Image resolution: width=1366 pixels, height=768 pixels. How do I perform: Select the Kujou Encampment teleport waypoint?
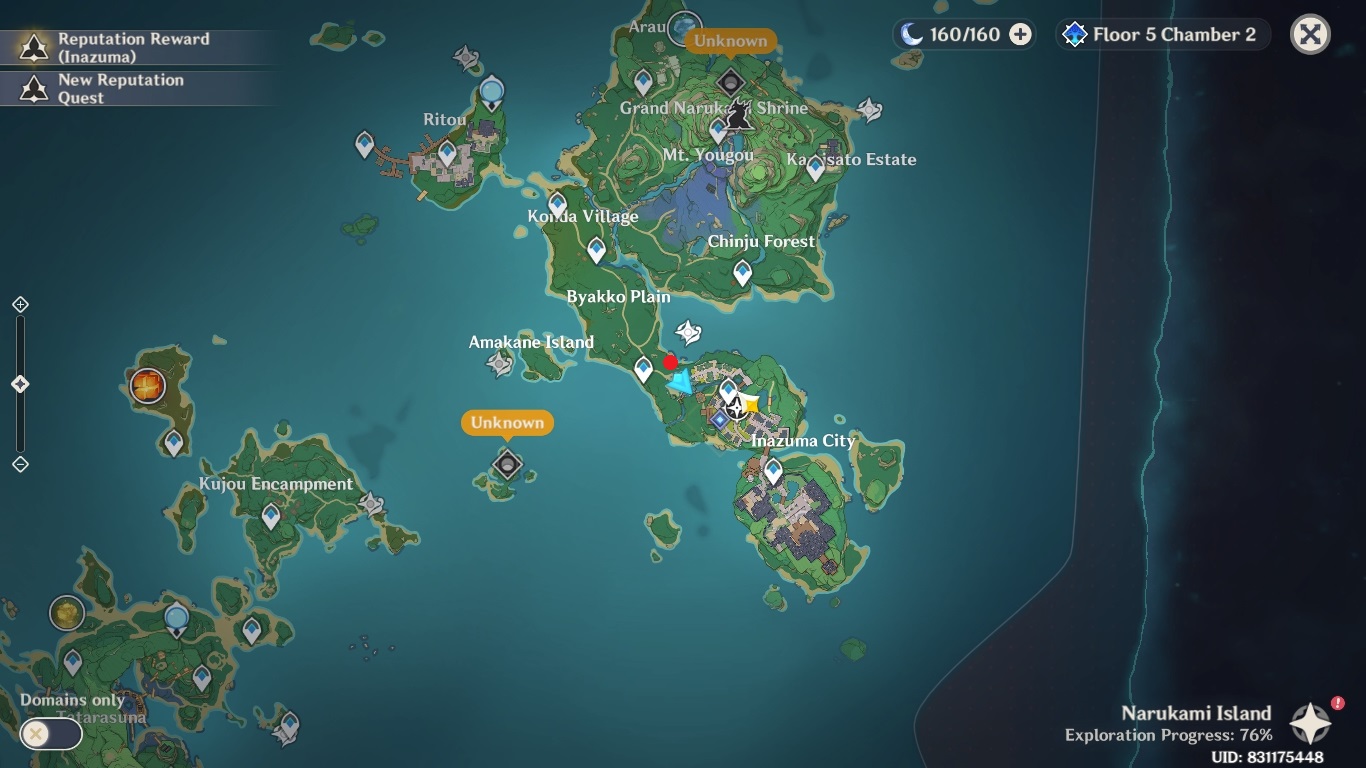270,516
